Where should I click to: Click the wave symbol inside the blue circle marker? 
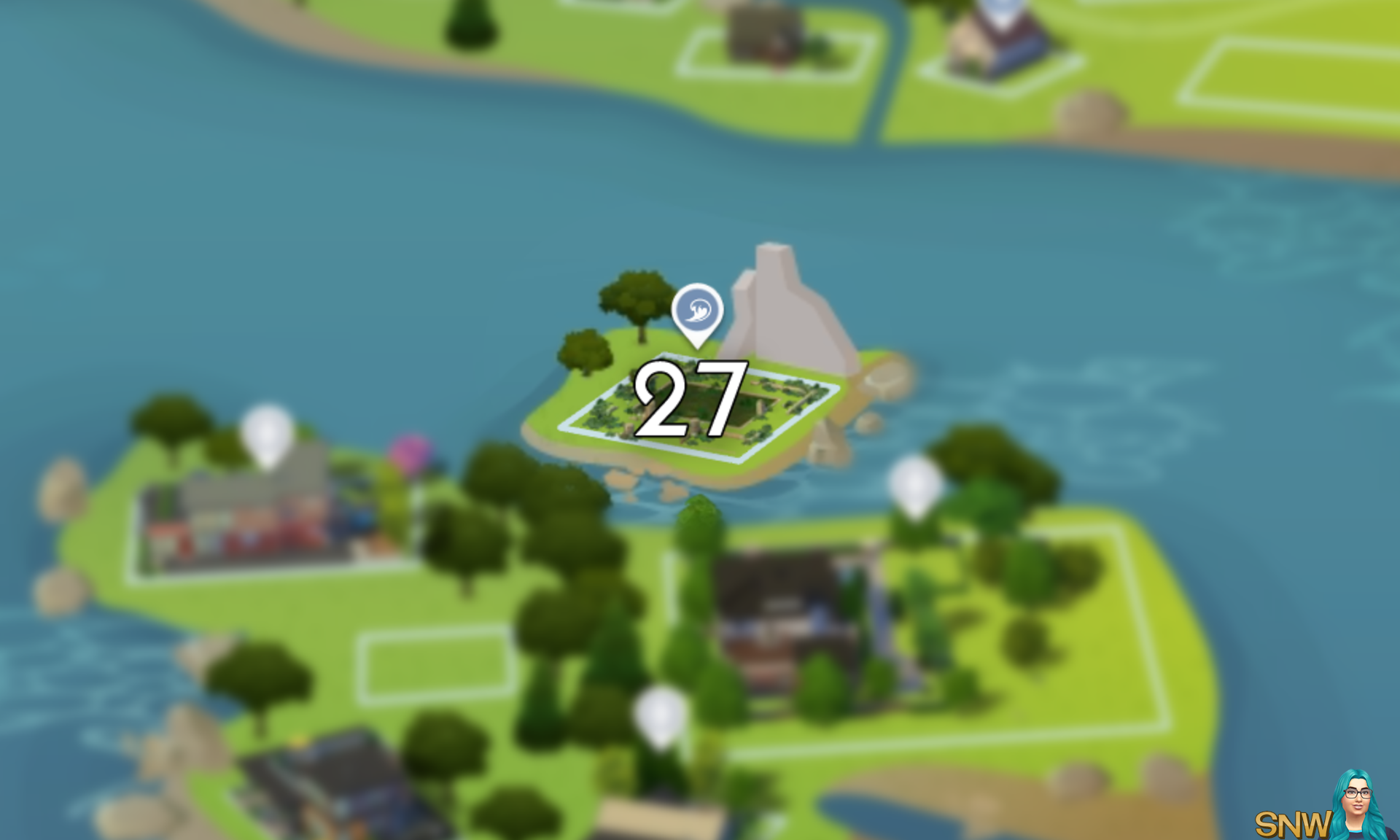pos(696,310)
